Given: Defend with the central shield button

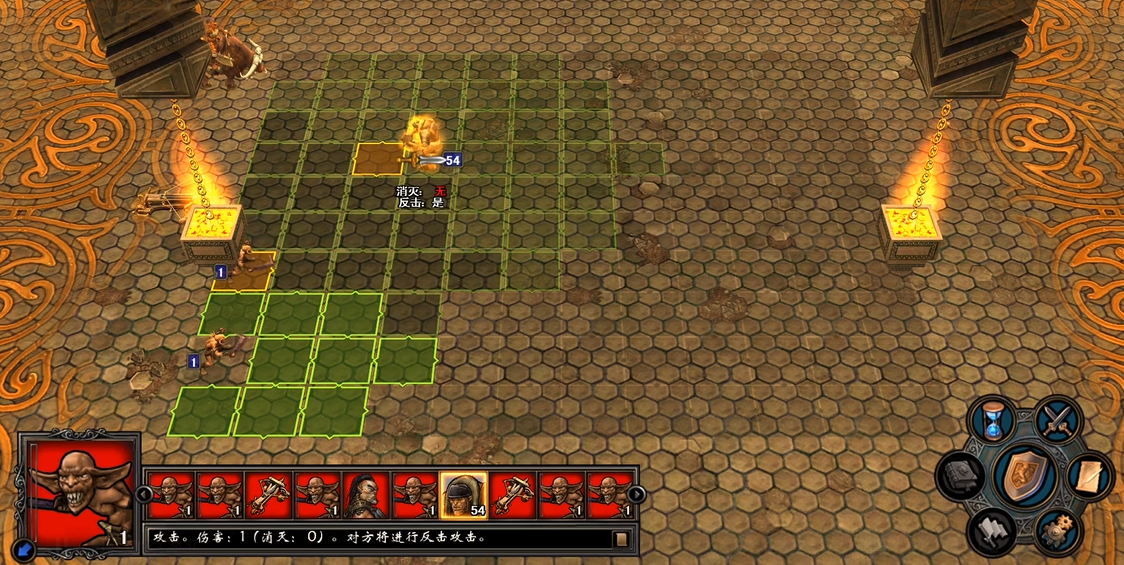Looking at the screenshot, I should (x=1026, y=475).
